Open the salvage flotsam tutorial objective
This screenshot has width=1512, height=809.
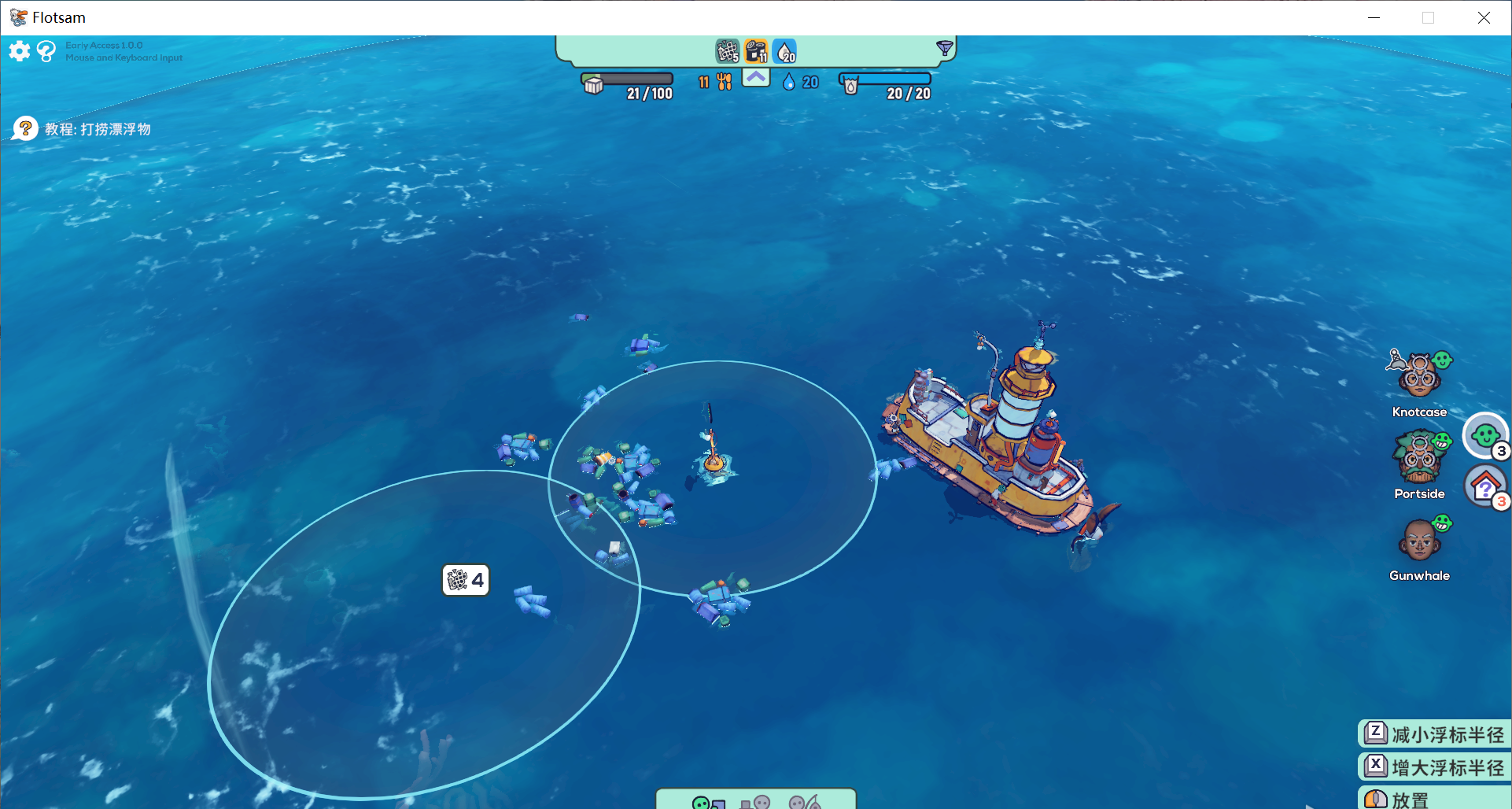(x=83, y=129)
